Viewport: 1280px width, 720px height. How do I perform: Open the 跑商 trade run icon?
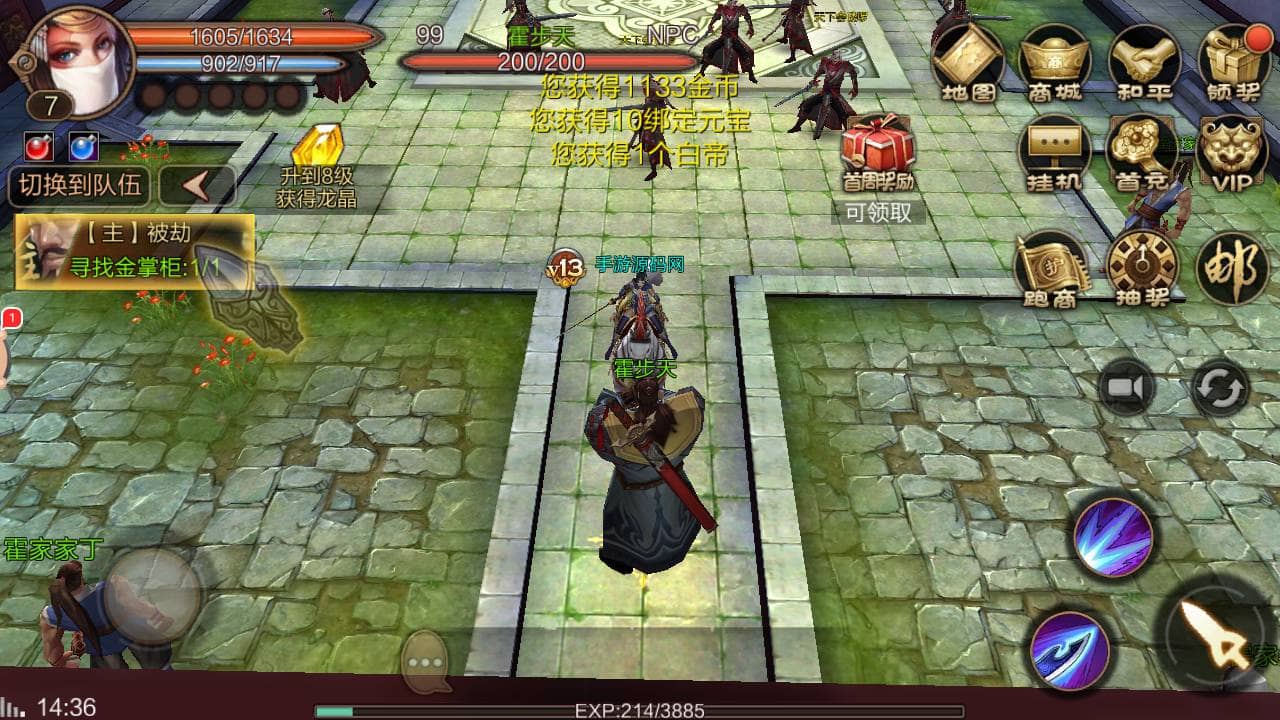point(1053,268)
